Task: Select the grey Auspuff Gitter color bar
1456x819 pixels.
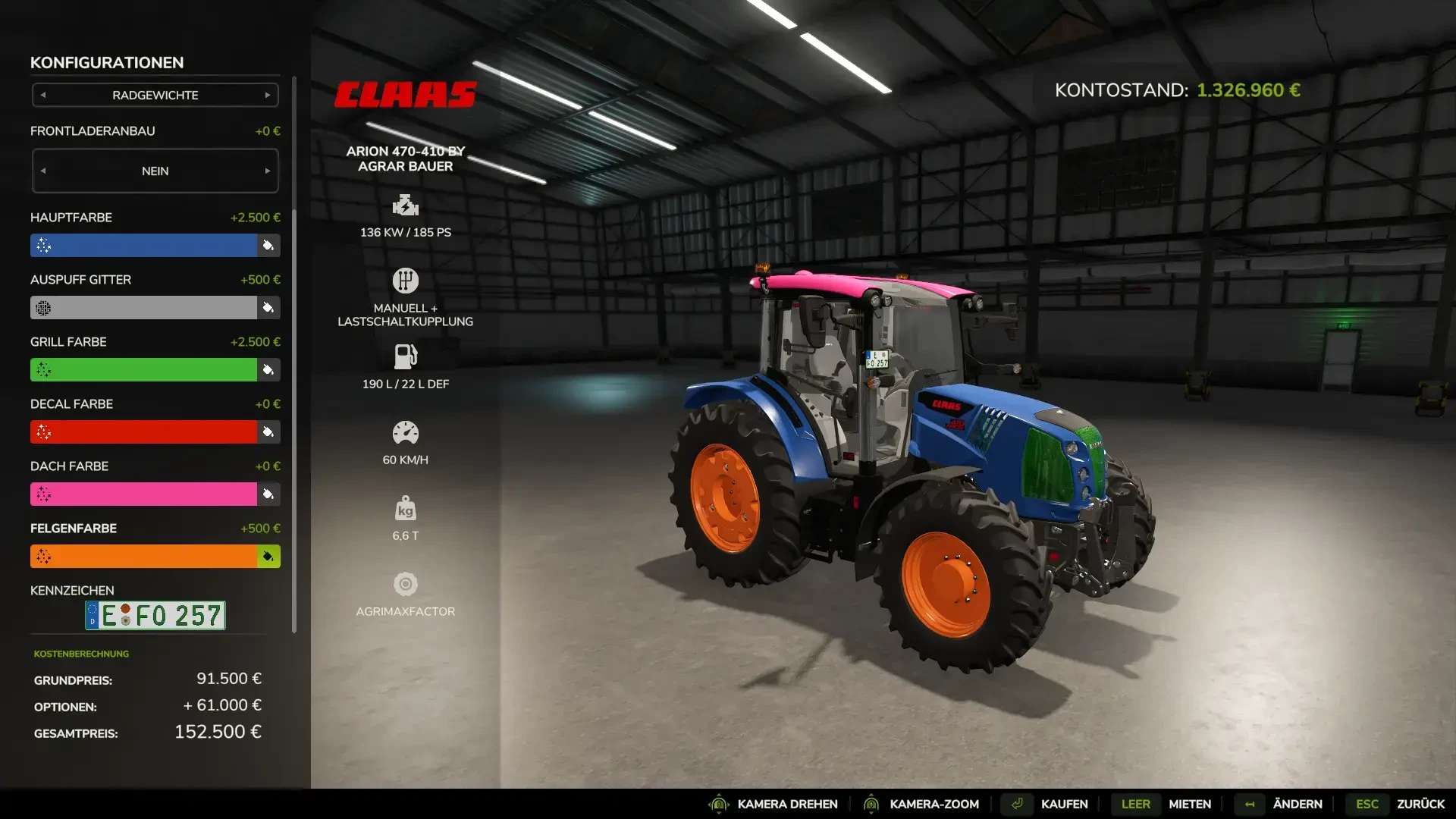Action: [x=143, y=308]
